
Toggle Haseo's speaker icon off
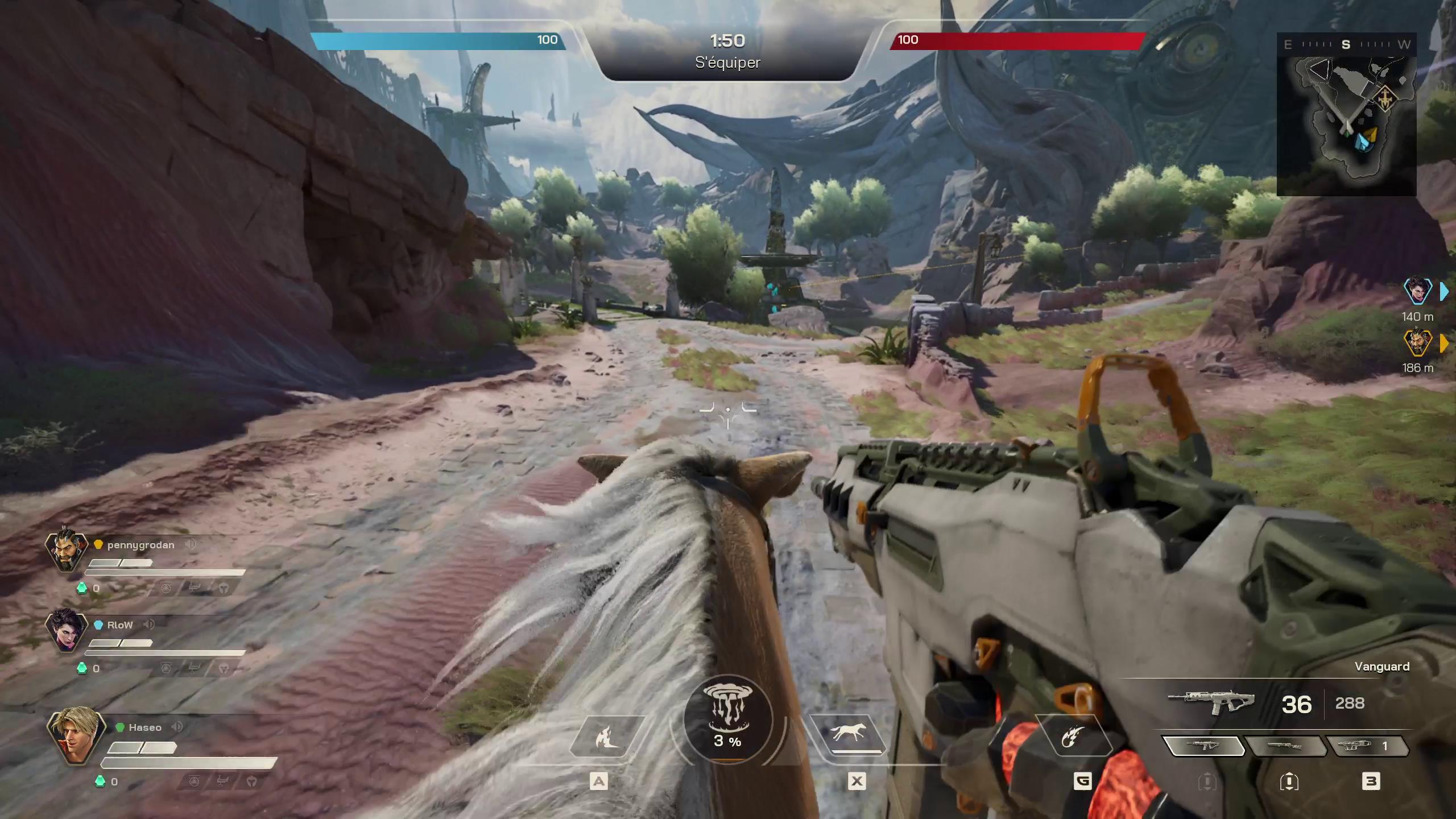tap(177, 727)
